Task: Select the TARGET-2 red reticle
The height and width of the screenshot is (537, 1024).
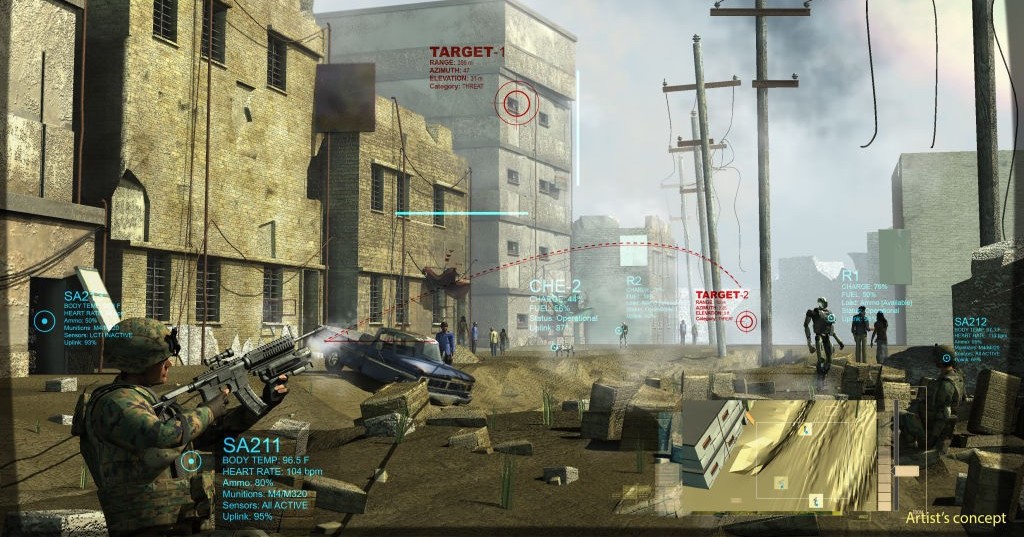Action: pos(745,321)
